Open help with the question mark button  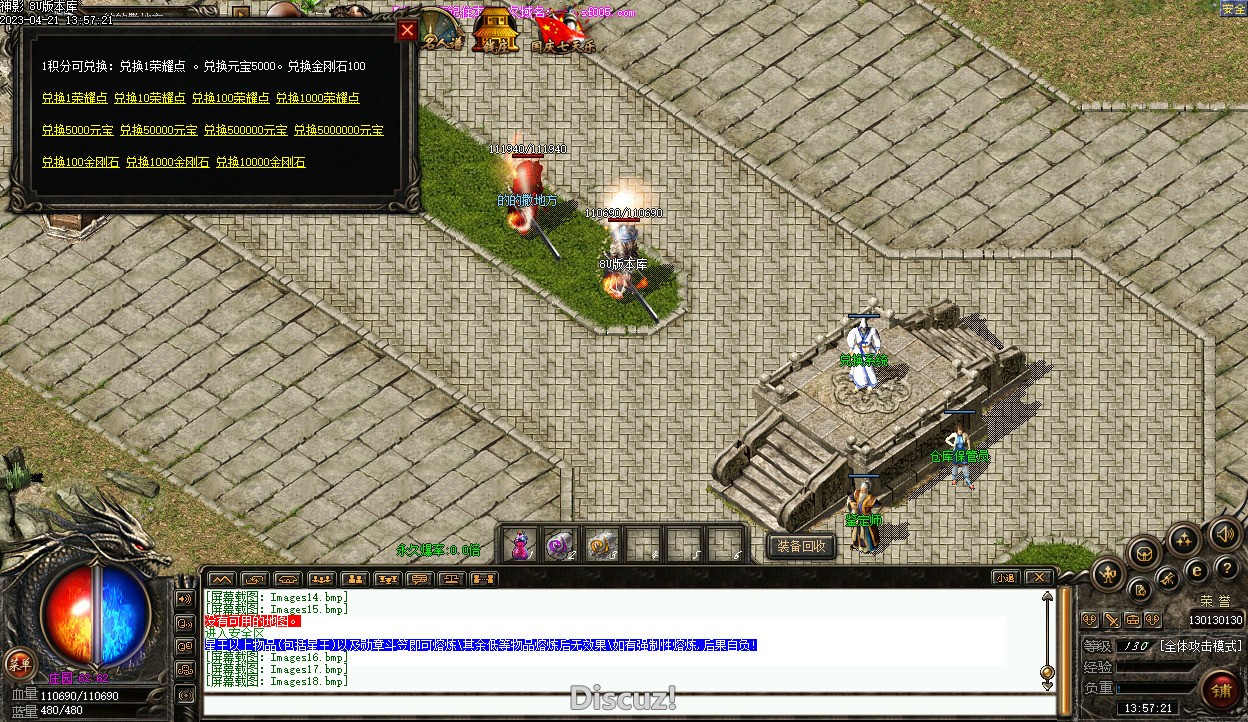pyautogui.click(x=1227, y=568)
